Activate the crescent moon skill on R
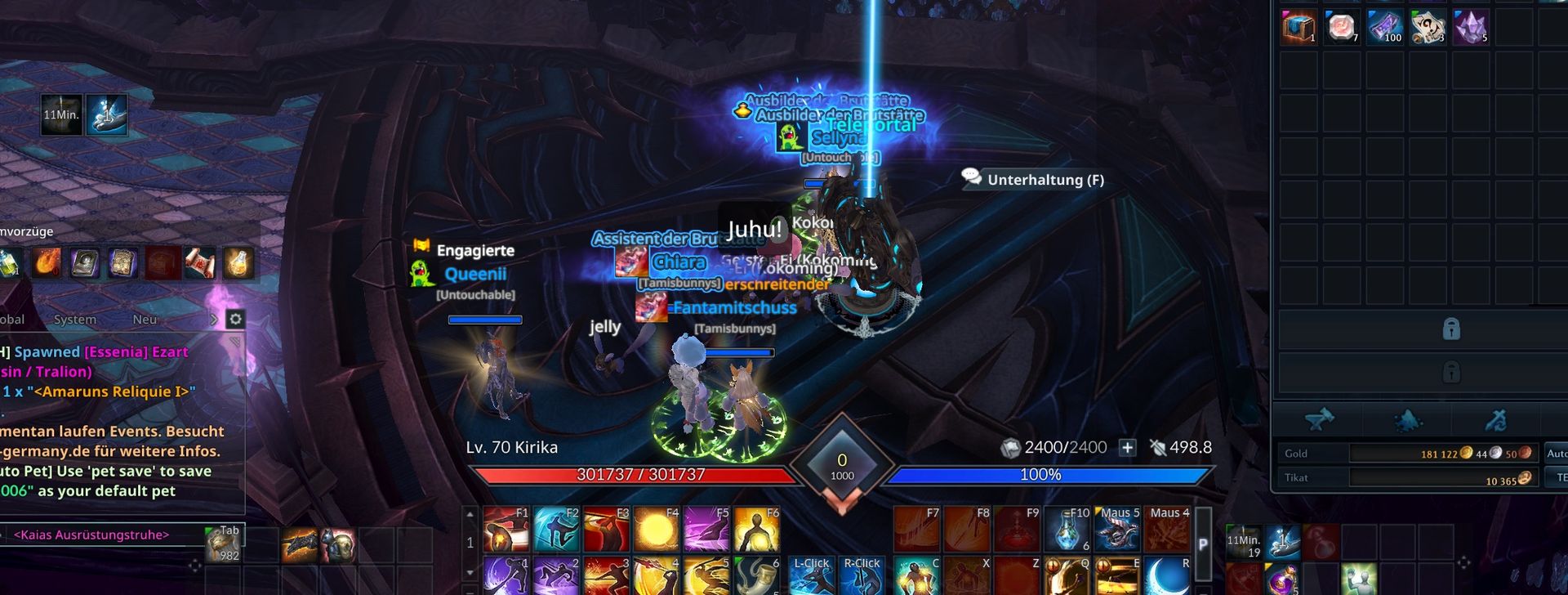 (1167, 576)
